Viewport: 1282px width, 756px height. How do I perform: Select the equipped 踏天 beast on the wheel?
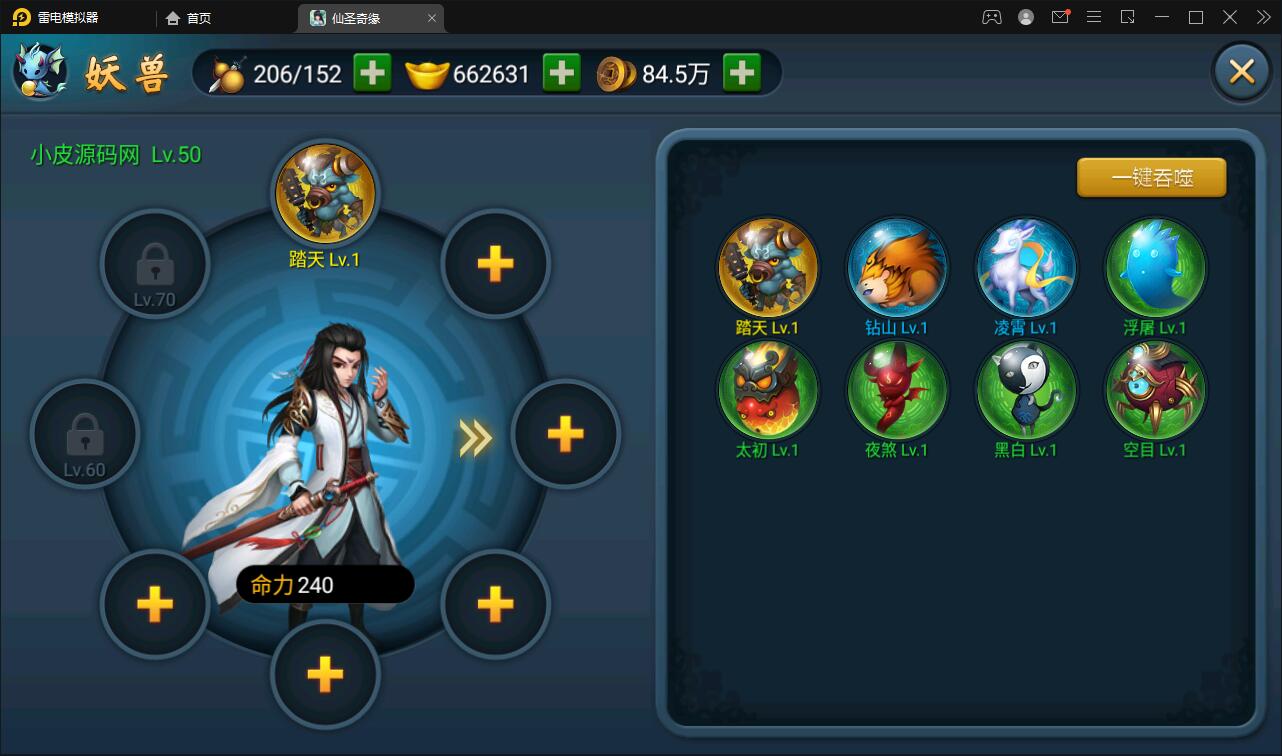click(x=325, y=192)
